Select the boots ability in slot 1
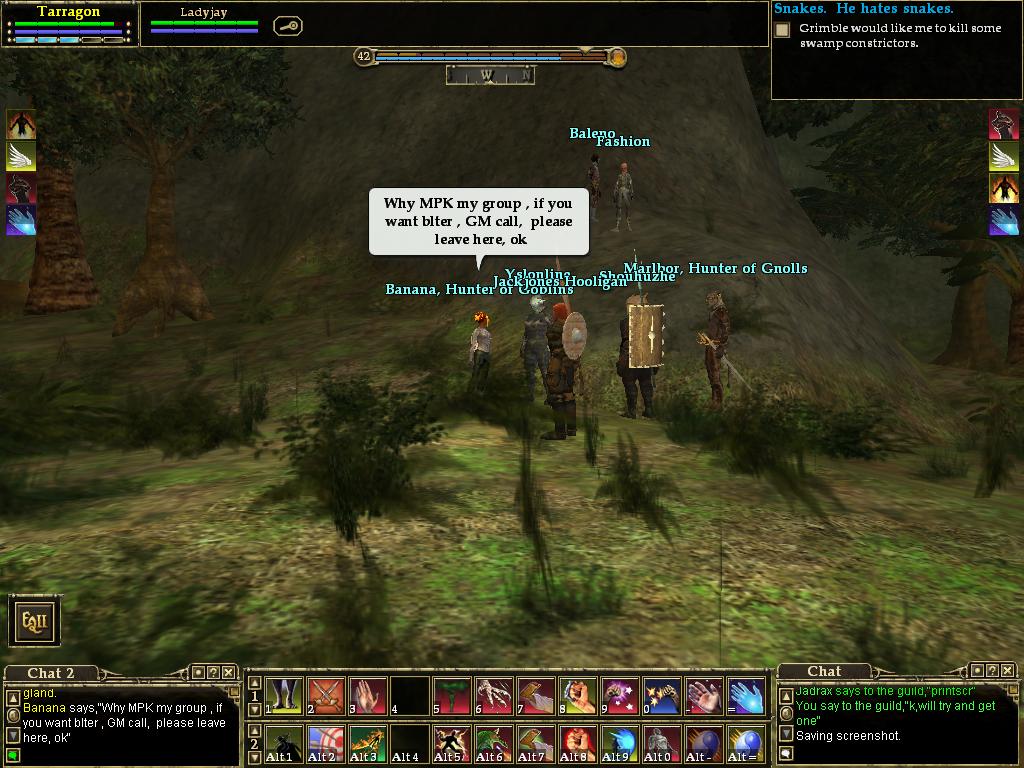 pyautogui.click(x=284, y=696)
